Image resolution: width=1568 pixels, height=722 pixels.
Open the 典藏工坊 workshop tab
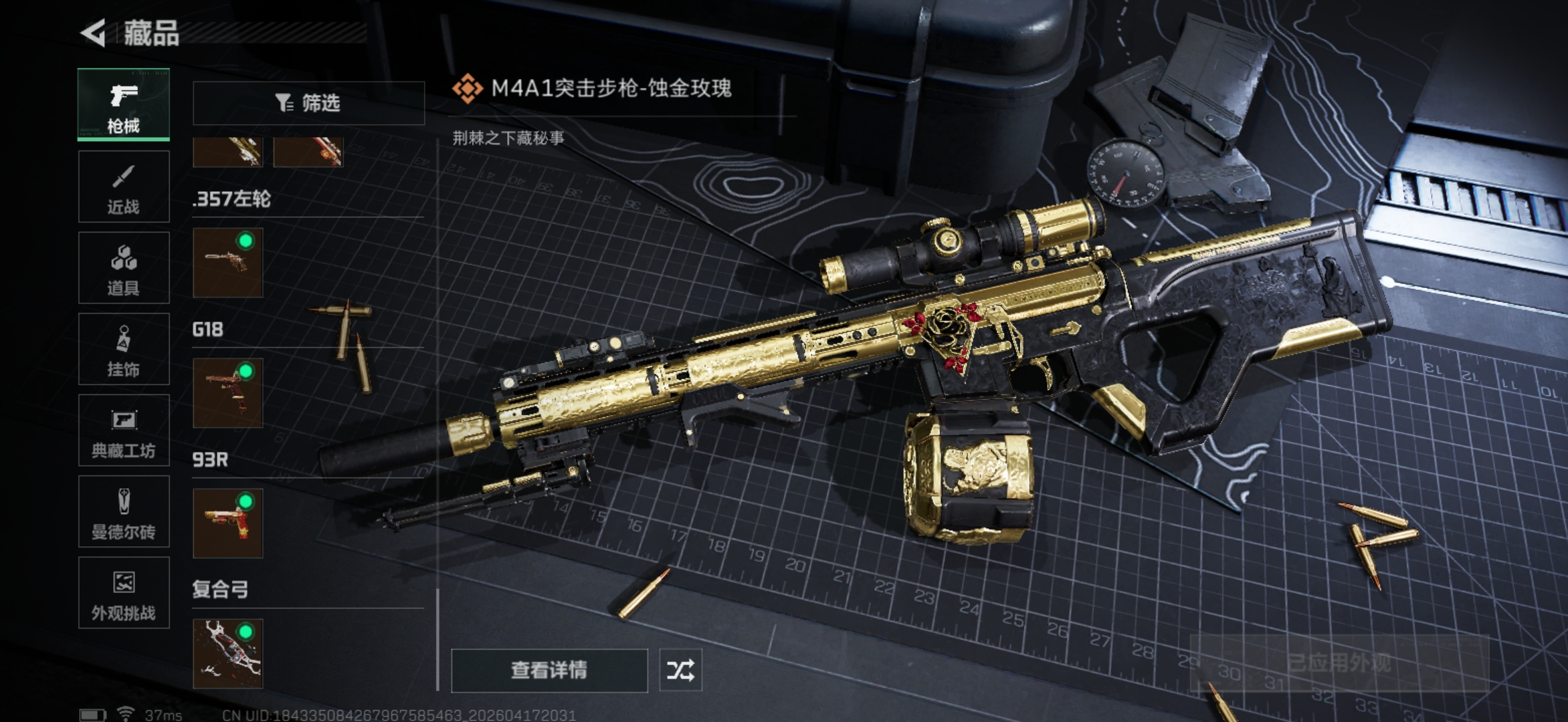tap(124, 431)
